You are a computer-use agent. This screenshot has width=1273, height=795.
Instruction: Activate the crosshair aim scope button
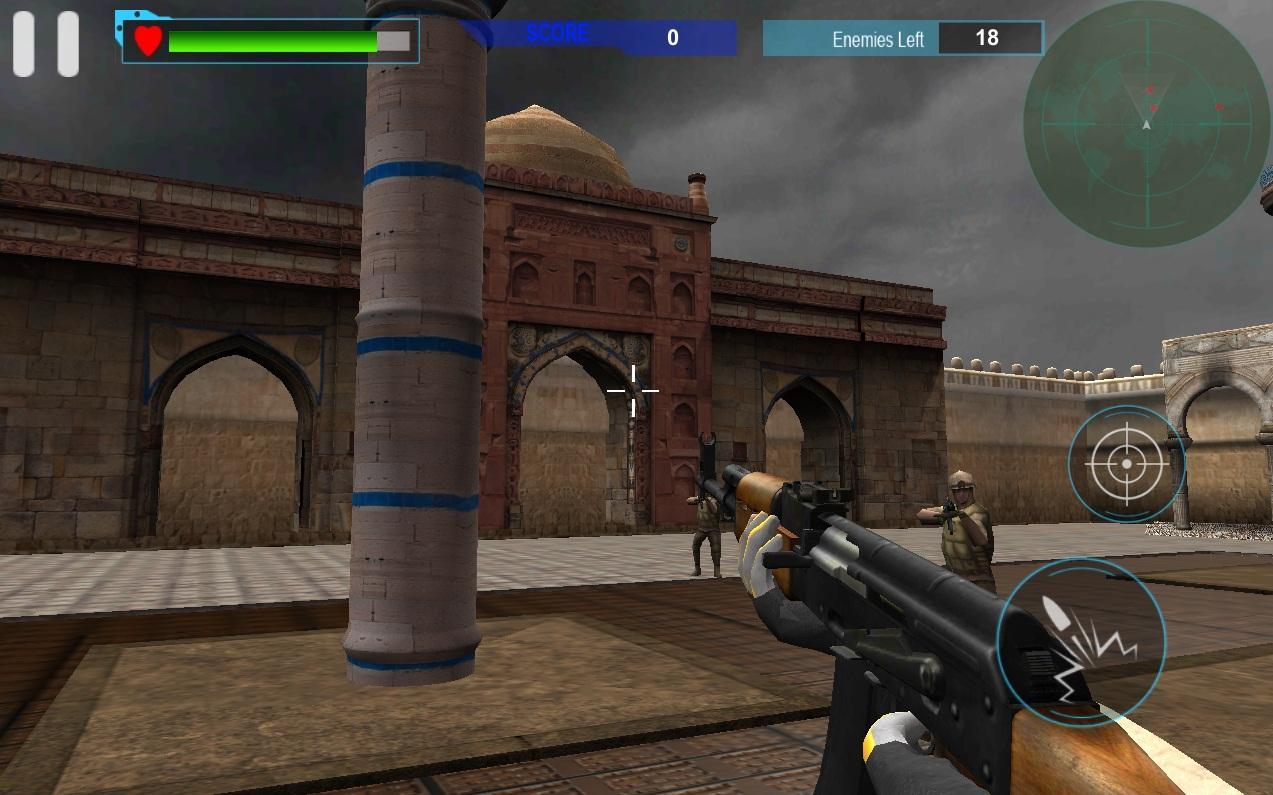tap(1126, 464)
